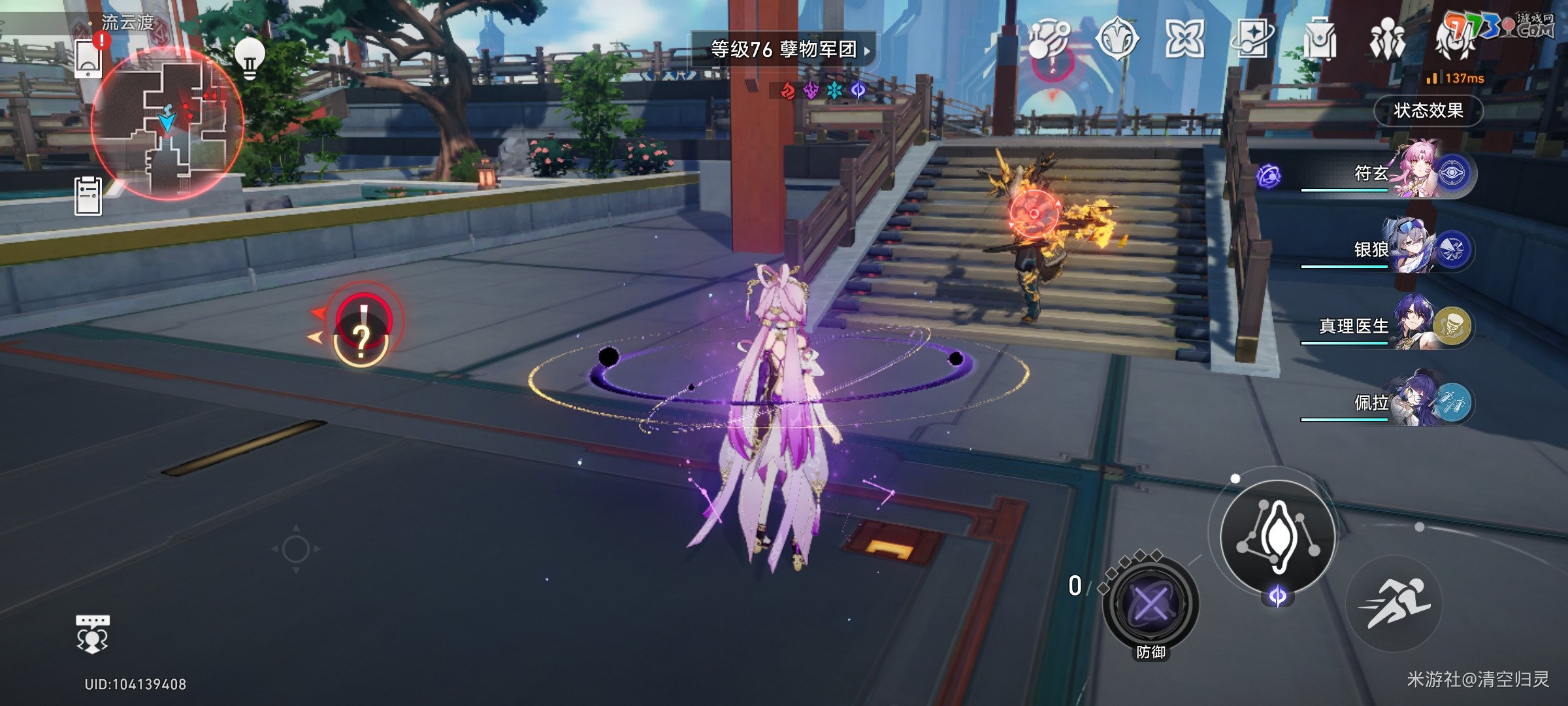The width and height of the screenshot is (1568, 706).
Task: Open the circular minimap
Action: (167, 124)
